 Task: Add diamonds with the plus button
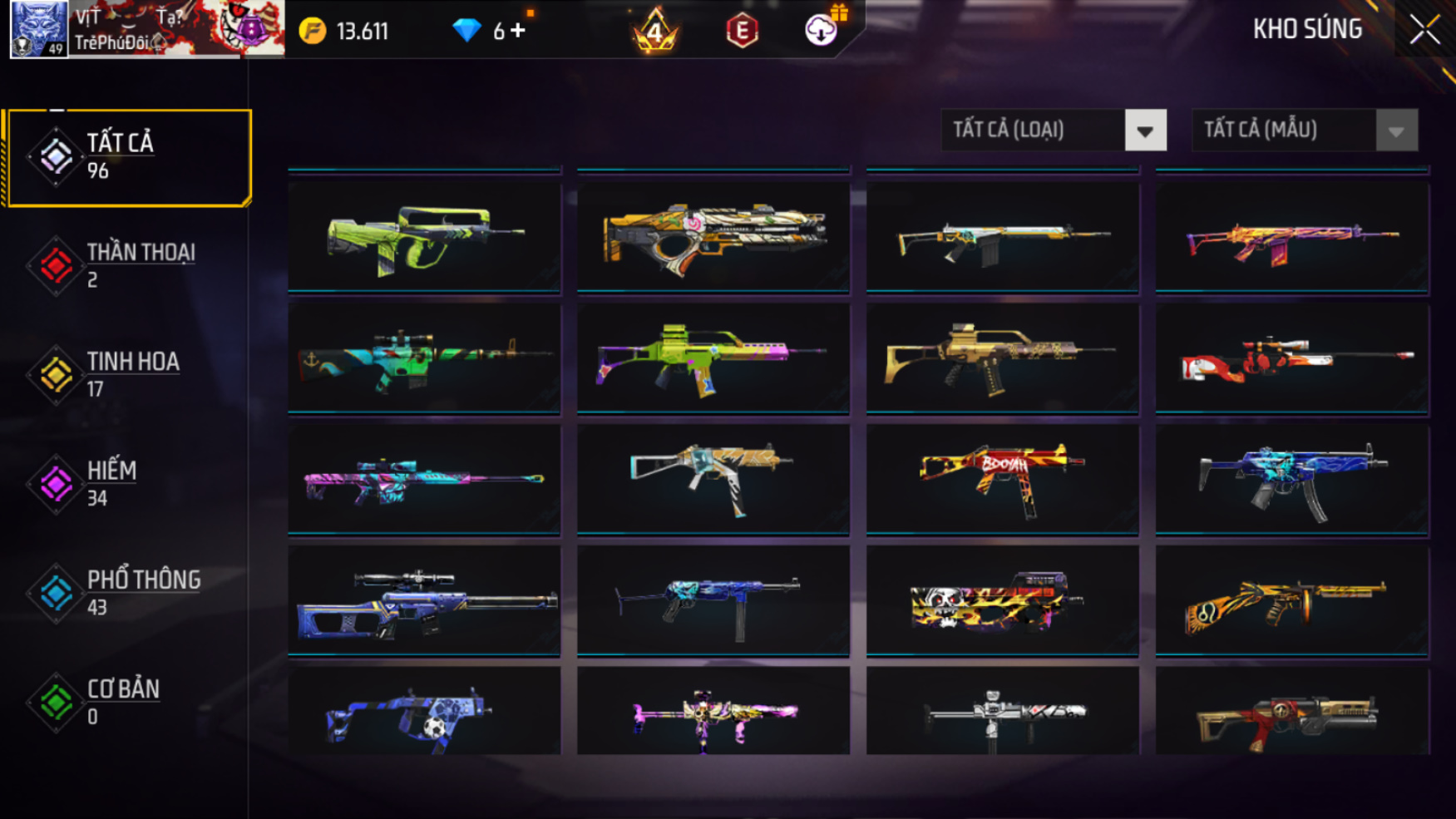518,31
